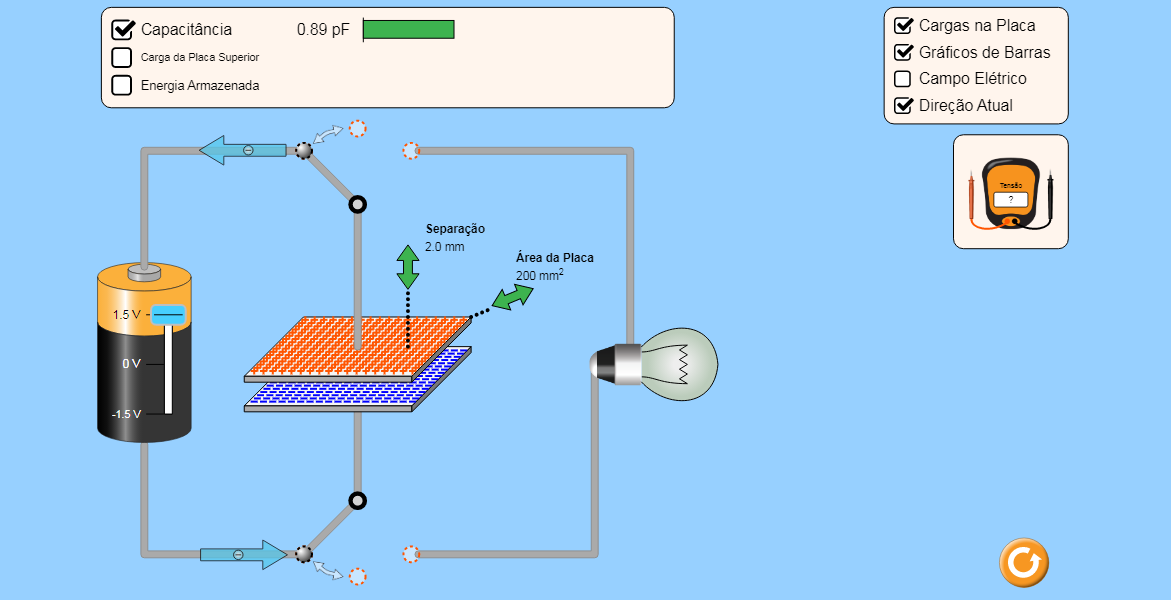Enable the Energia Armazenada checkbox
Viewport: 1171px width, 600px height.
[122, 85]
